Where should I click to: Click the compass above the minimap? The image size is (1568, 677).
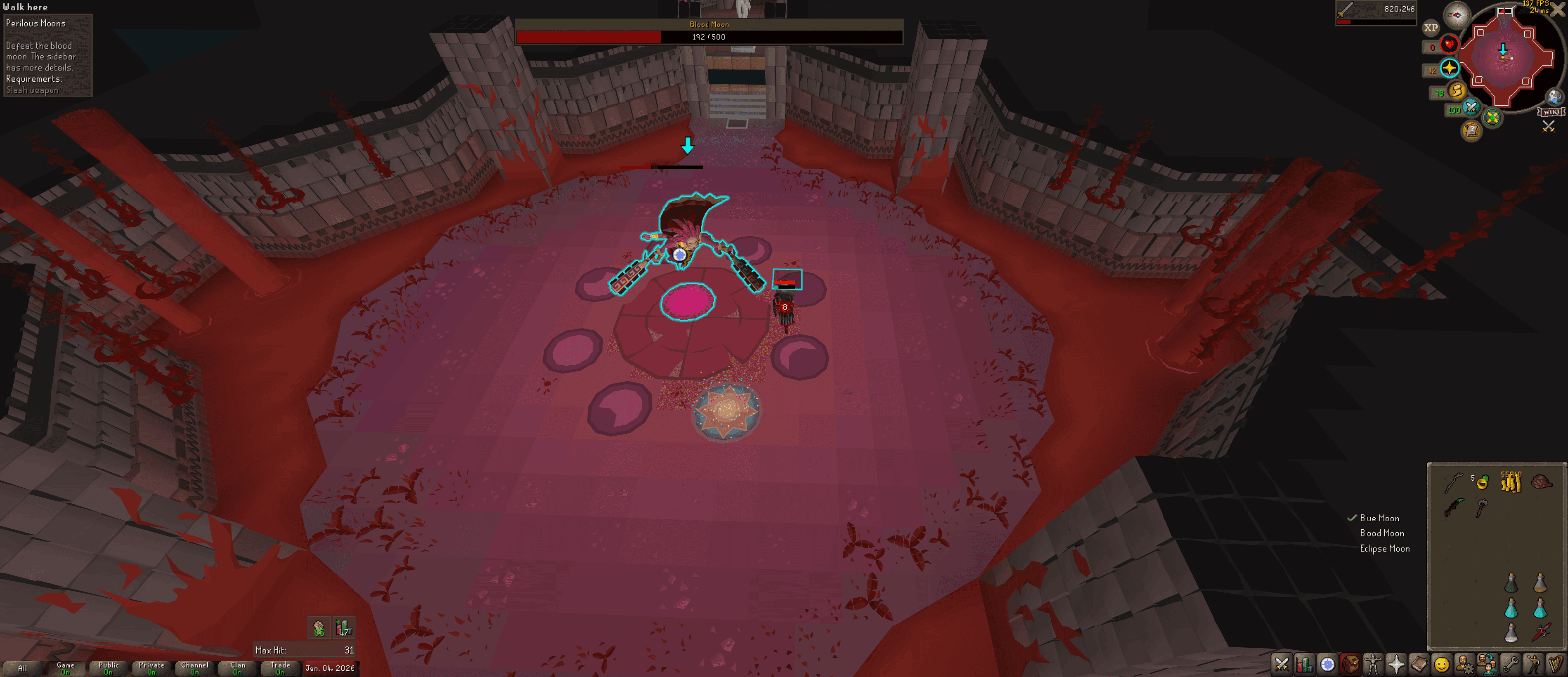[1459, 16]
